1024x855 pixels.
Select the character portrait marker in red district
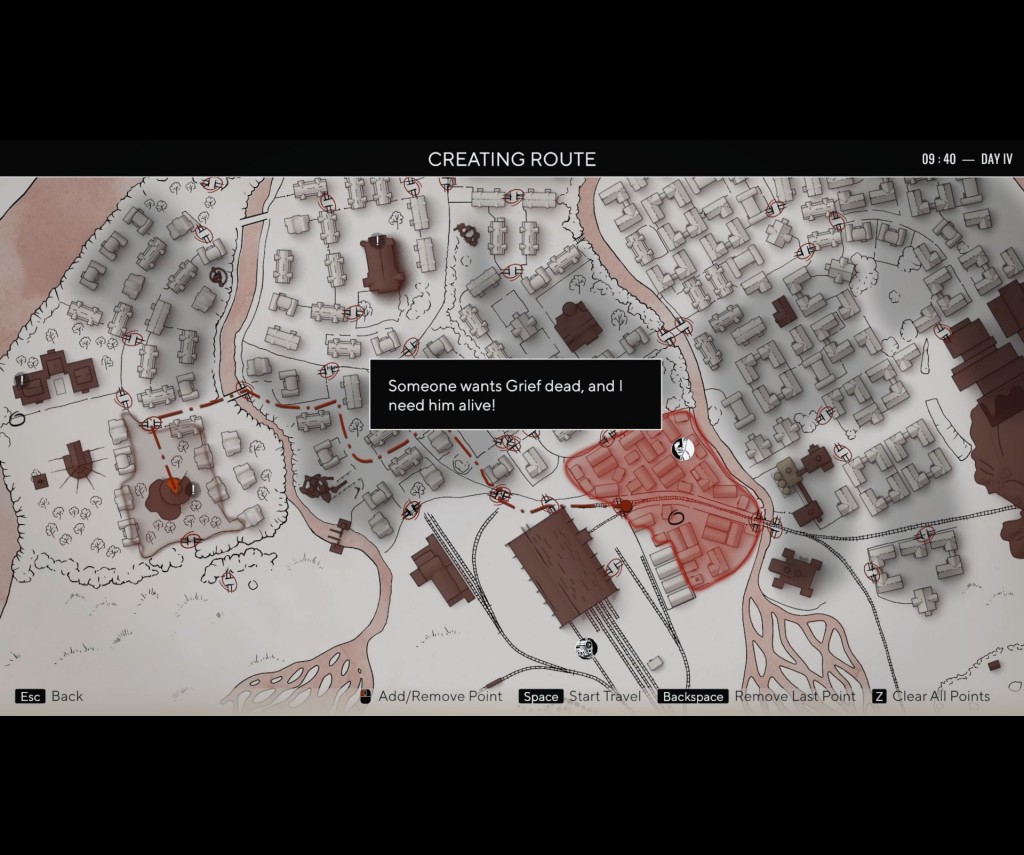click(x=682, y=449)
